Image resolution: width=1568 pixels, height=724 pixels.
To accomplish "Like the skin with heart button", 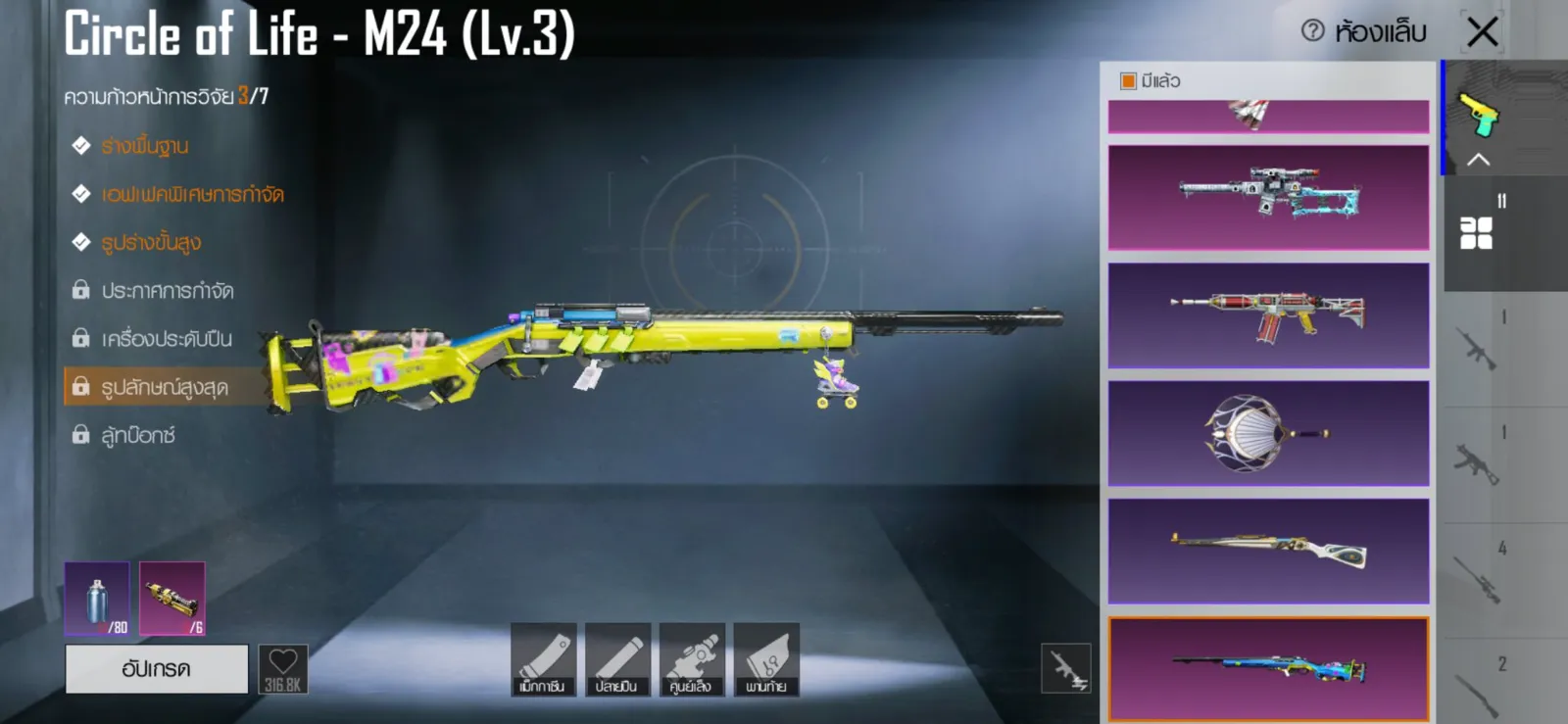I will click(x=283, y=669).
